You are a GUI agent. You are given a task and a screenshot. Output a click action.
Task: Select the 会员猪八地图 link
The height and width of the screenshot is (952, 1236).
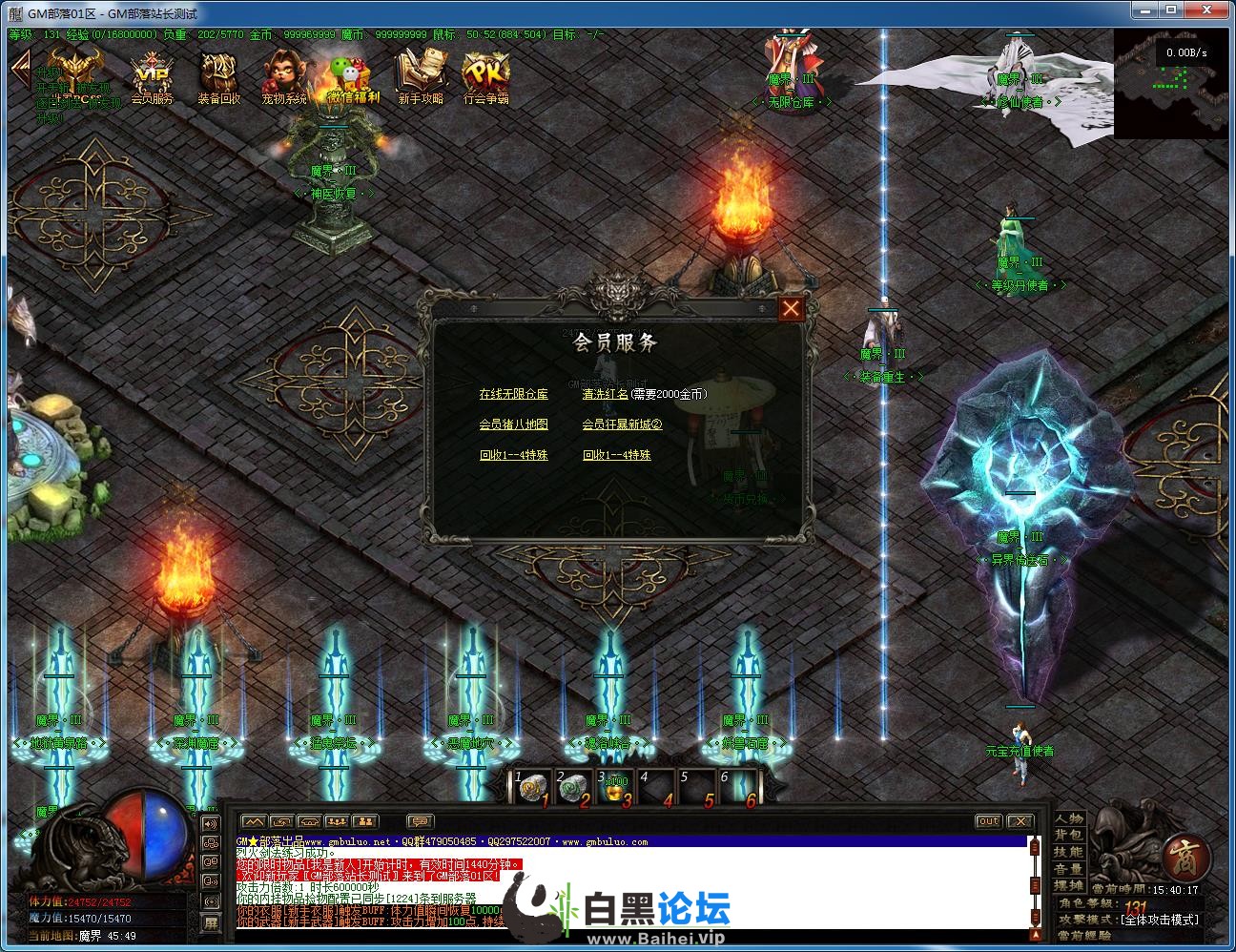click(x=513, y=424)
